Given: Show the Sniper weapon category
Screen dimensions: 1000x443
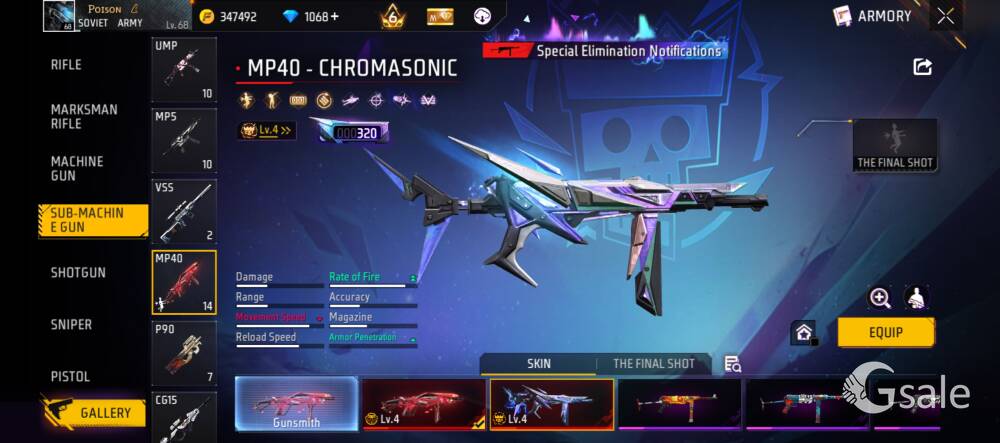Looking at the screenshot, I should click(x=71, y=324).
